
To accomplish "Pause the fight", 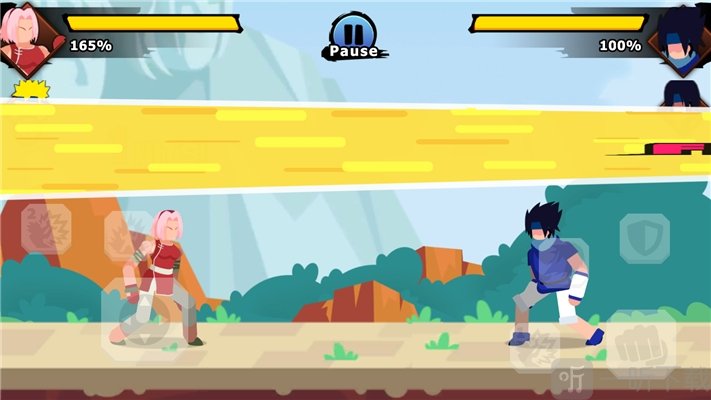I will 353,36.
